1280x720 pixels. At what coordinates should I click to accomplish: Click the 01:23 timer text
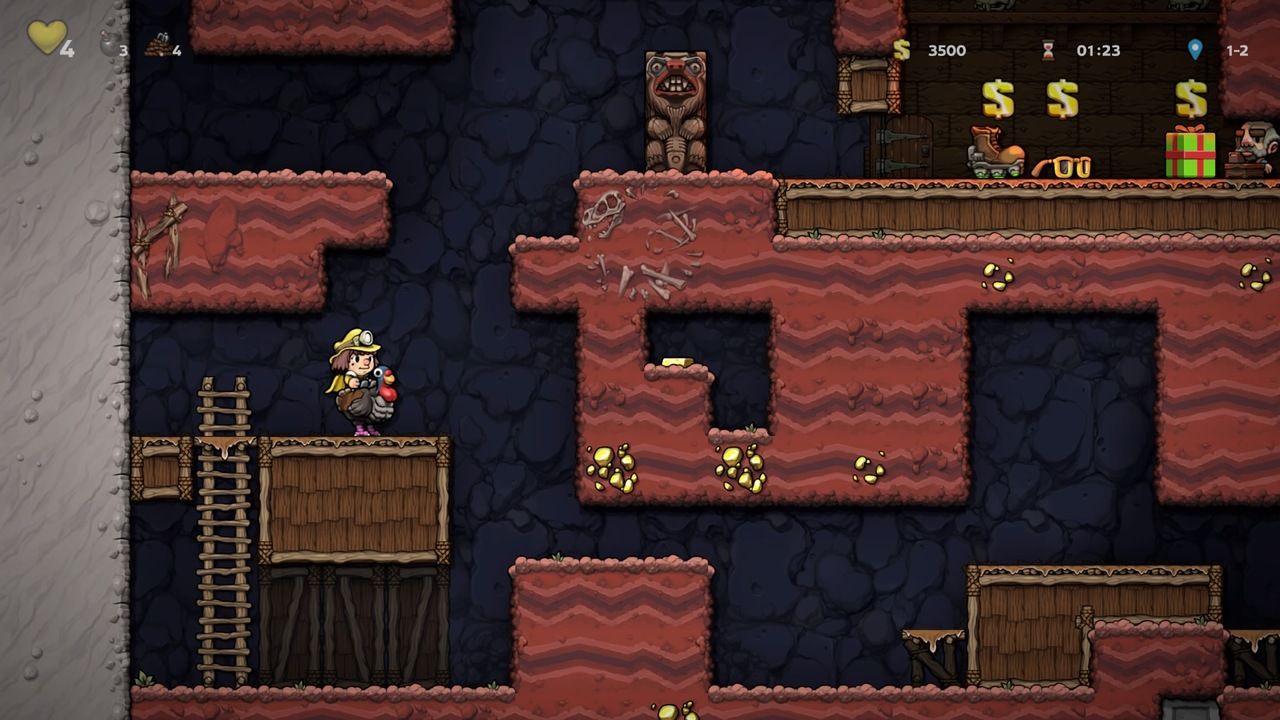1097,50
